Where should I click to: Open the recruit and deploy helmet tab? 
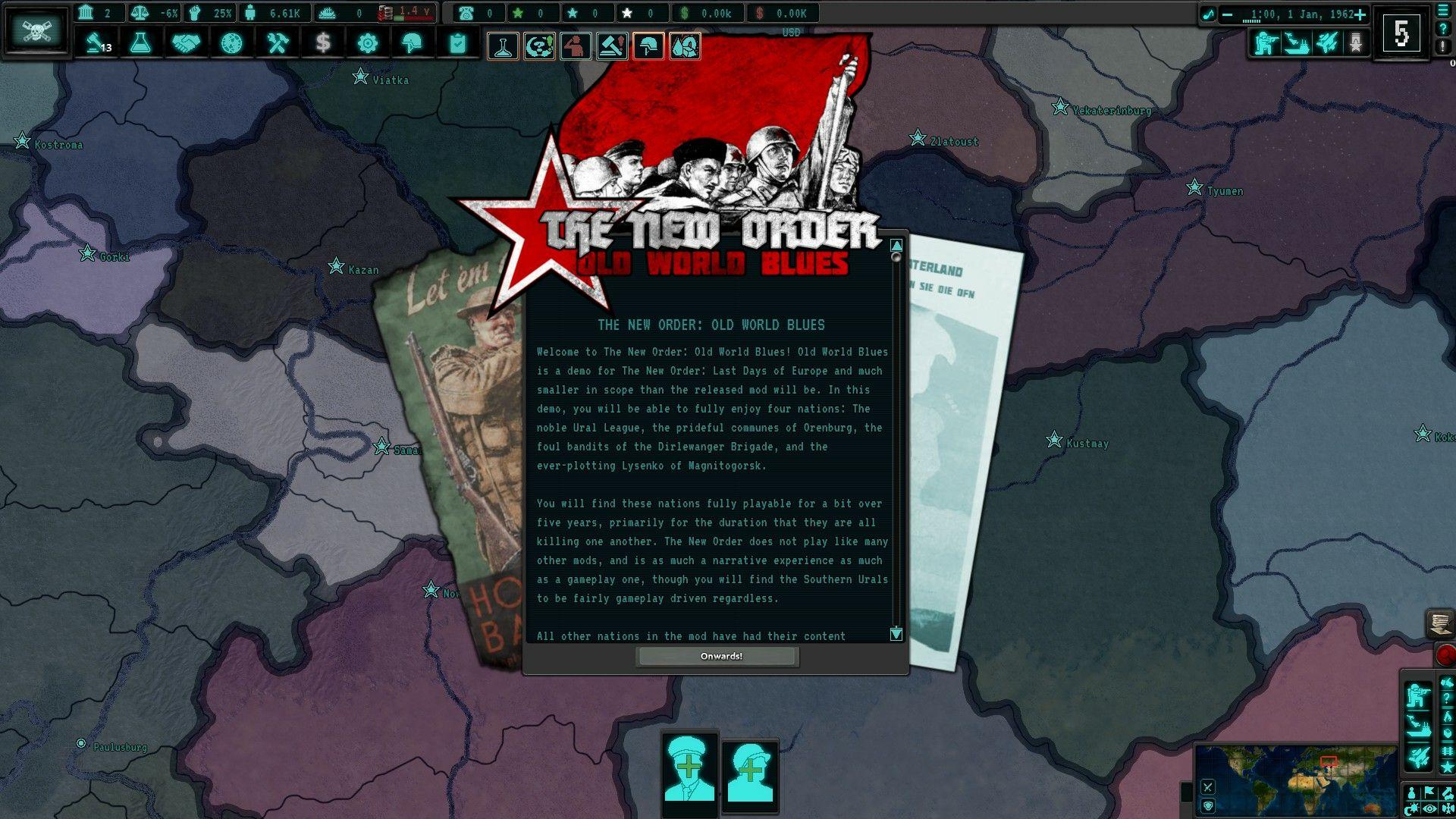[412, 44]
